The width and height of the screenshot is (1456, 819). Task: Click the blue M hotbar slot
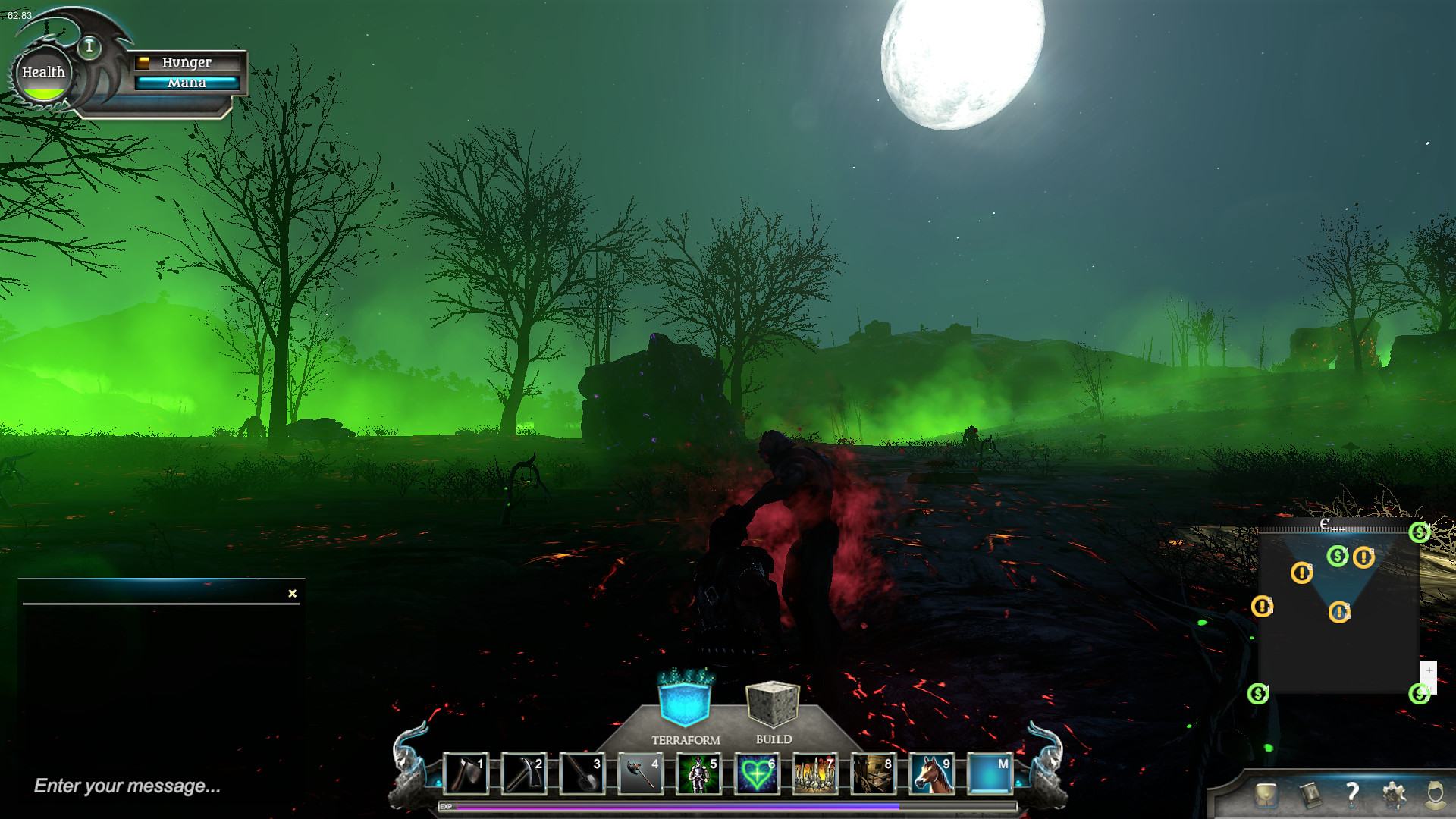[990, 774]
